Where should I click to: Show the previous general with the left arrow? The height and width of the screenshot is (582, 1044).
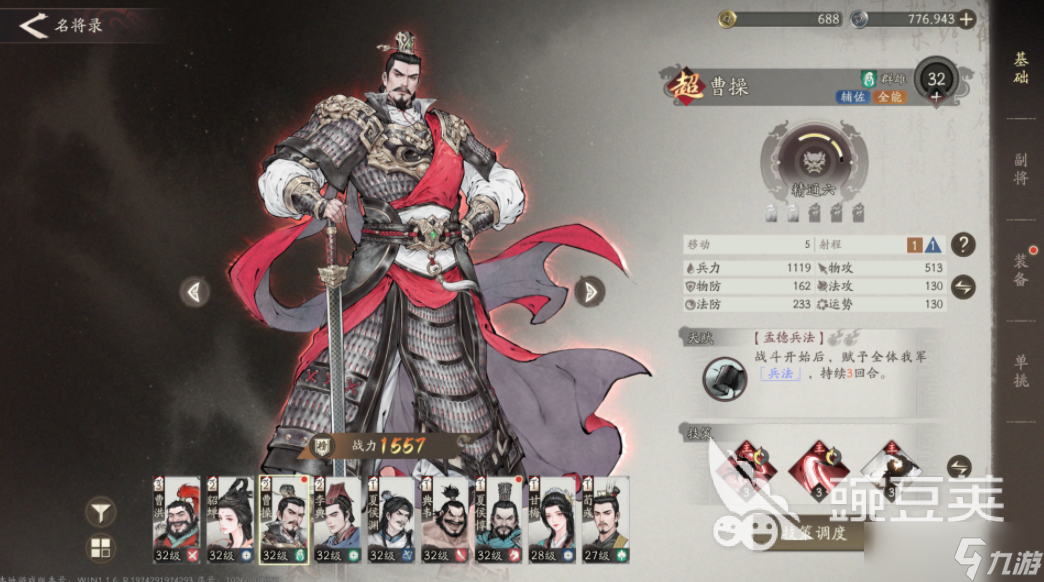195,291
